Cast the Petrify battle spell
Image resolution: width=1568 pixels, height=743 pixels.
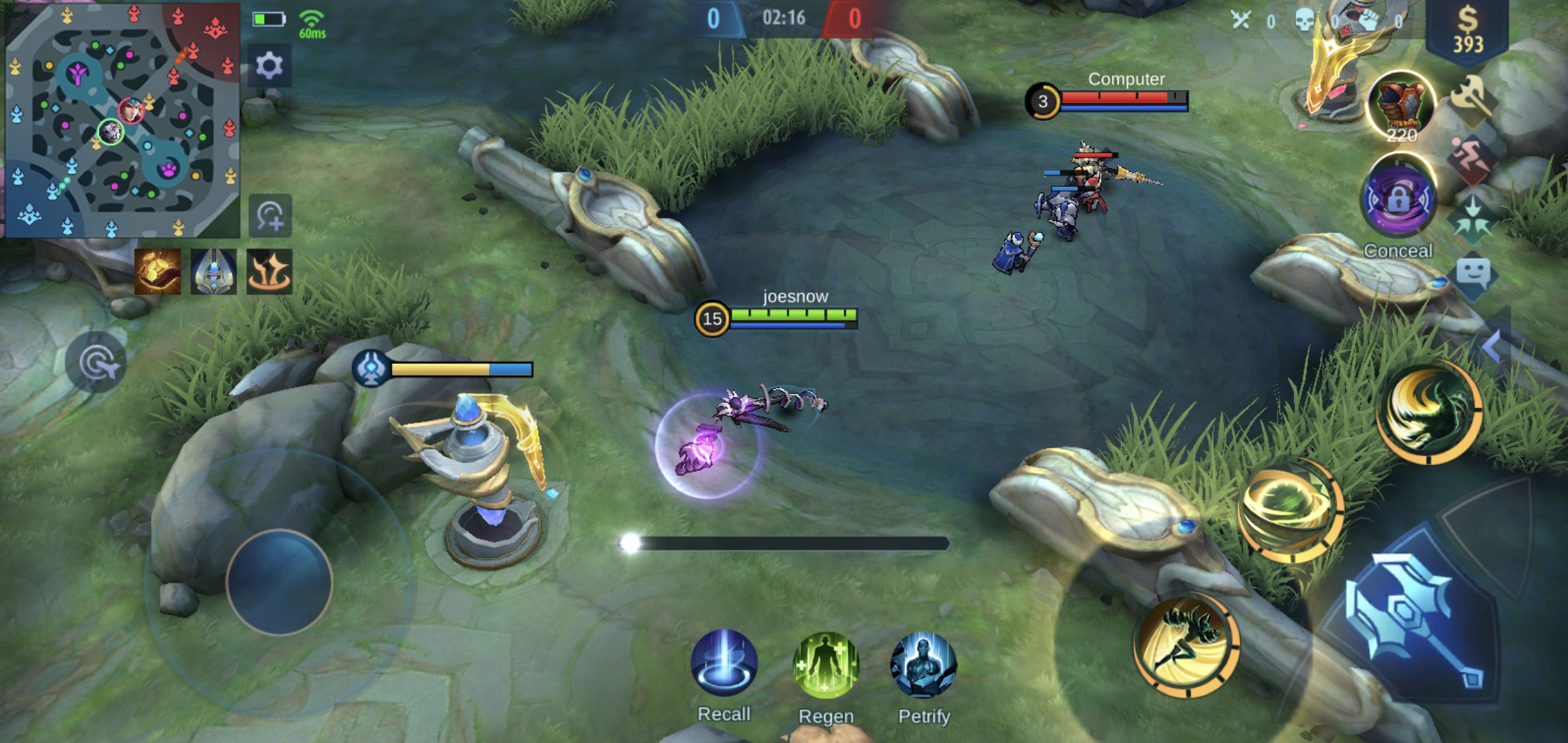tap(923, 665)
